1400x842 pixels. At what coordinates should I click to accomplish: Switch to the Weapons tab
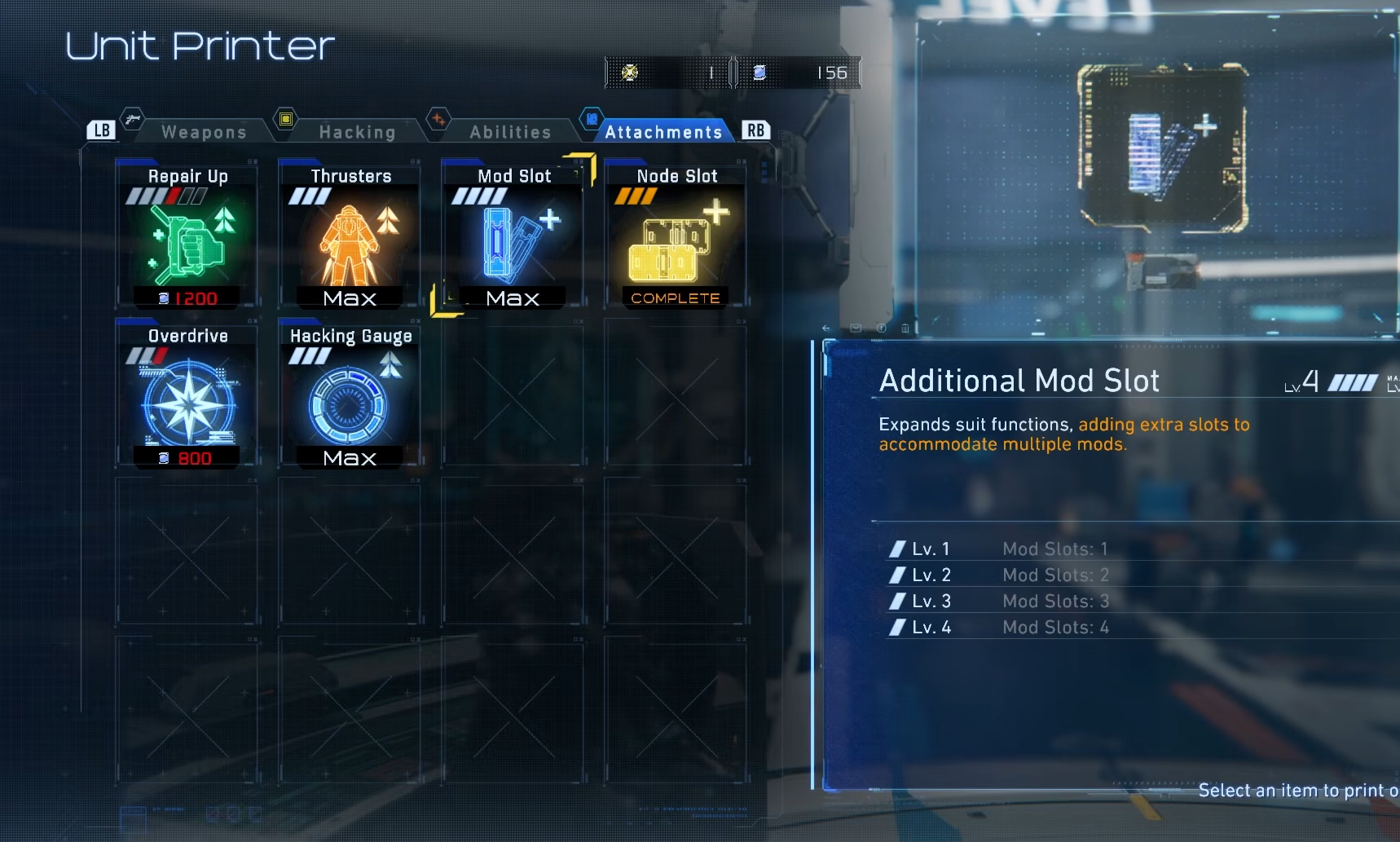tap(204, 132)
